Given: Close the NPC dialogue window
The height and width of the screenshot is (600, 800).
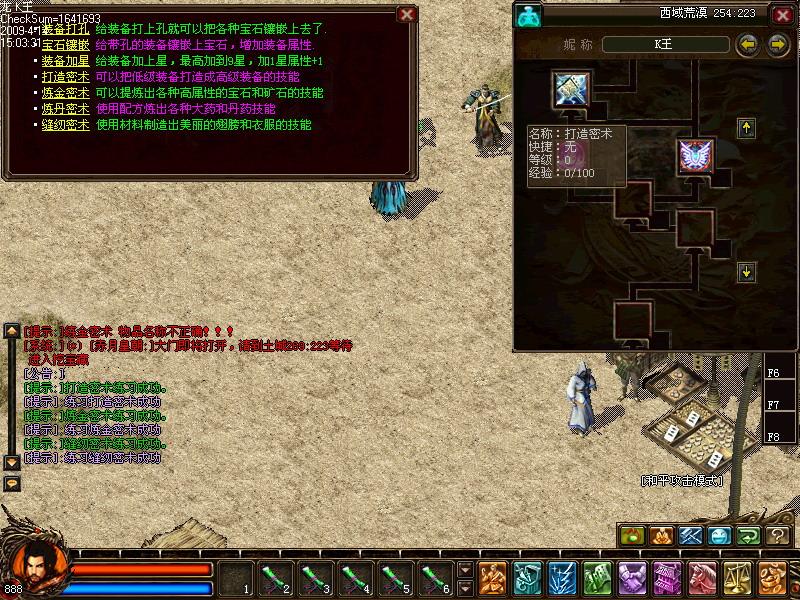Looking at the screenshot, I should (x=406, y=15).
